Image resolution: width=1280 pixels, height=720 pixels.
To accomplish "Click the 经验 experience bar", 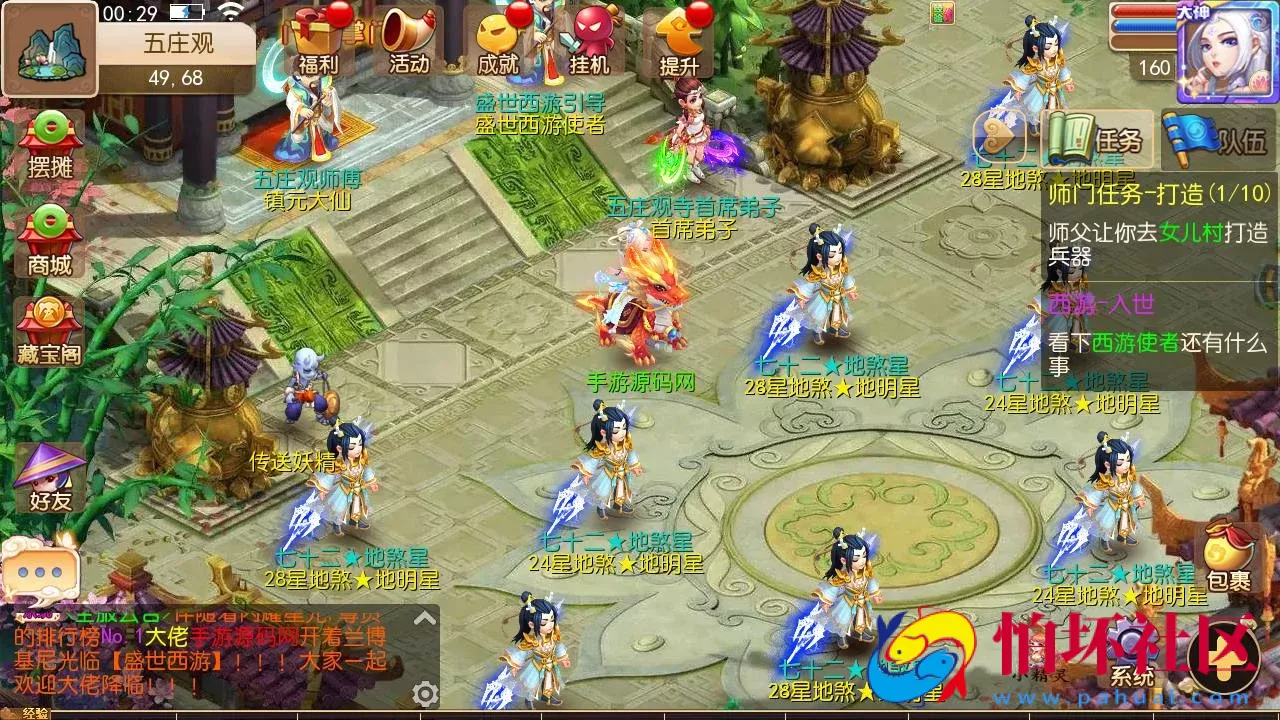I will [35, 712].
